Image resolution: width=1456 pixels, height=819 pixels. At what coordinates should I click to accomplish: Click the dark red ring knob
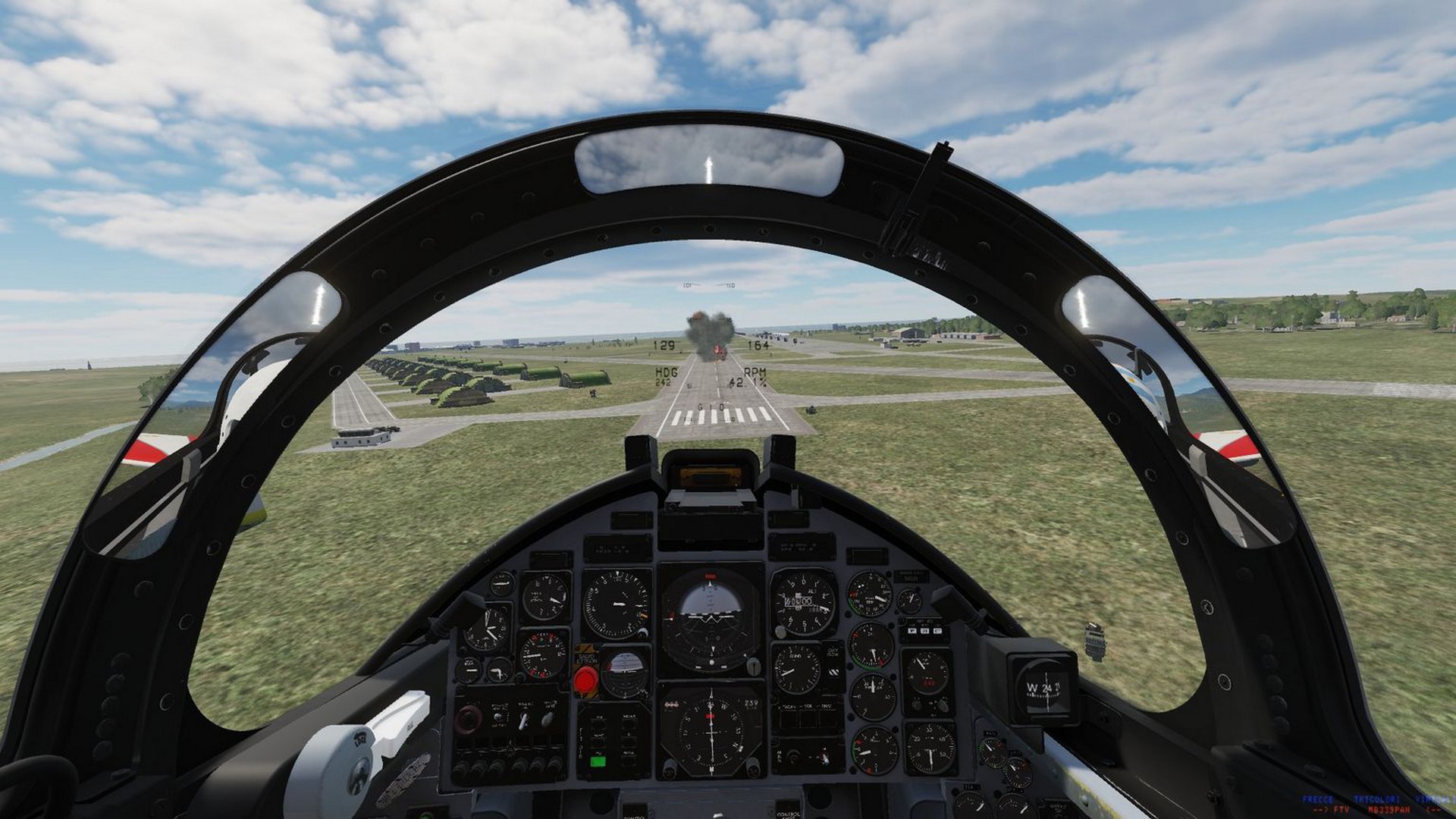469,718
